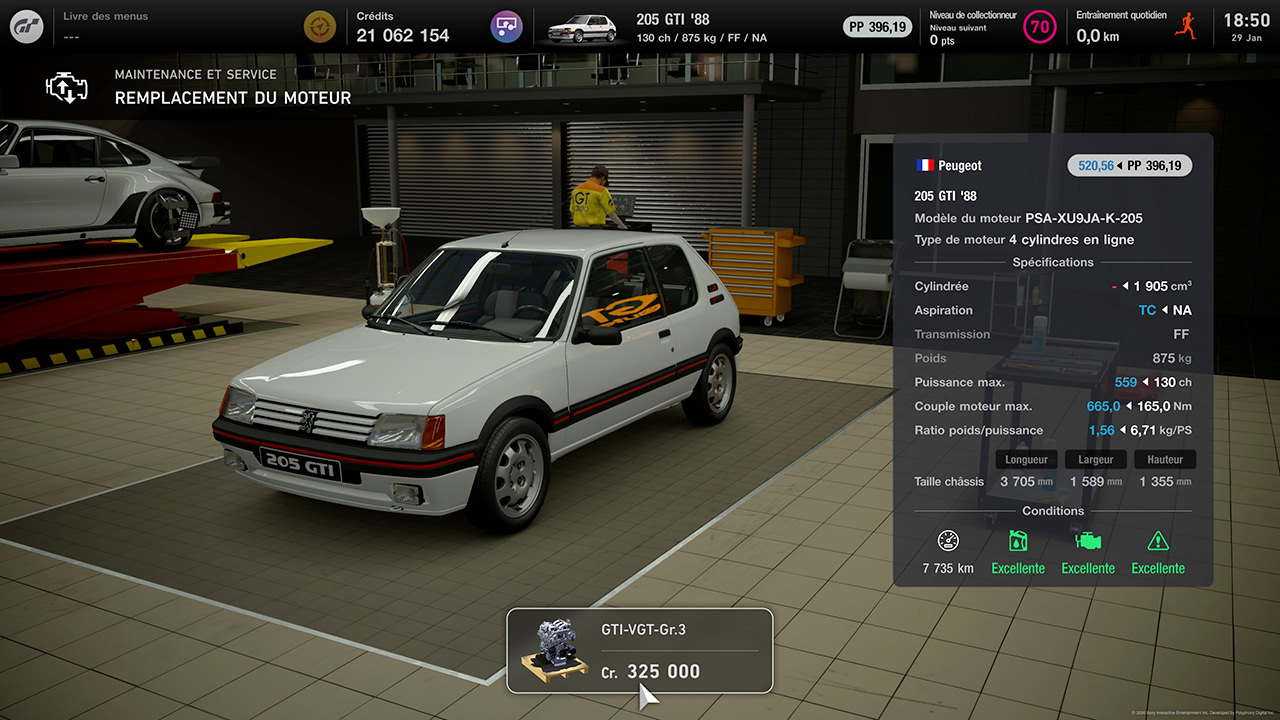Open the purple daily gift ticket icon
This screenshot has width=1280, height=720.
pos(505,26)
